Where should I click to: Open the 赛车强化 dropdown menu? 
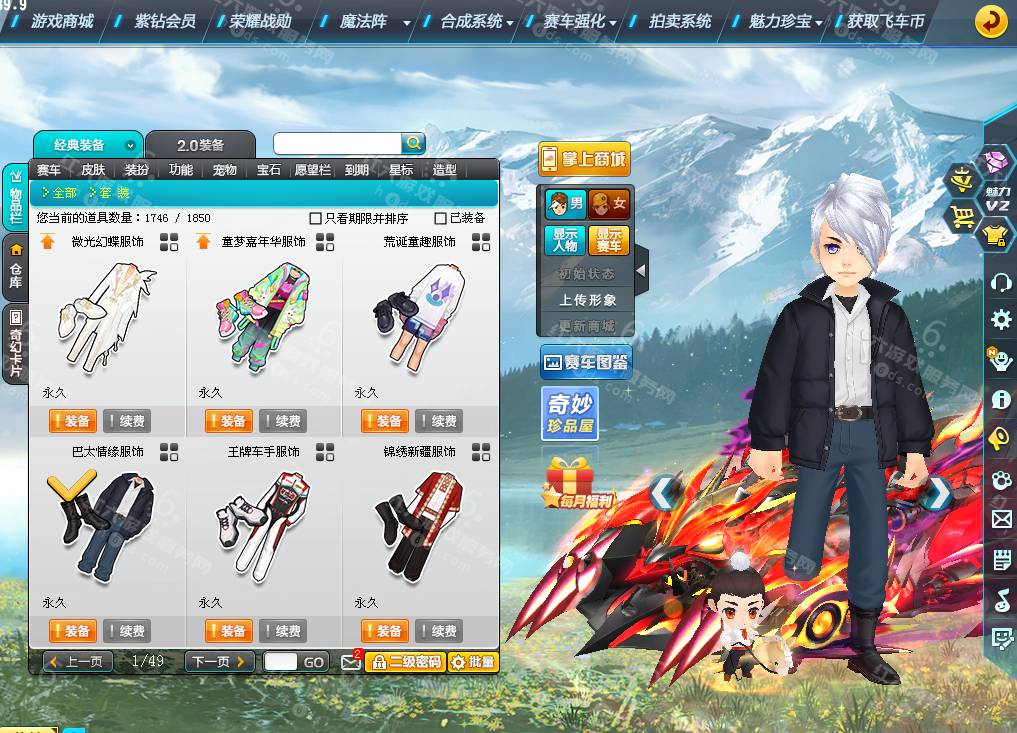(x=580, y=21)
